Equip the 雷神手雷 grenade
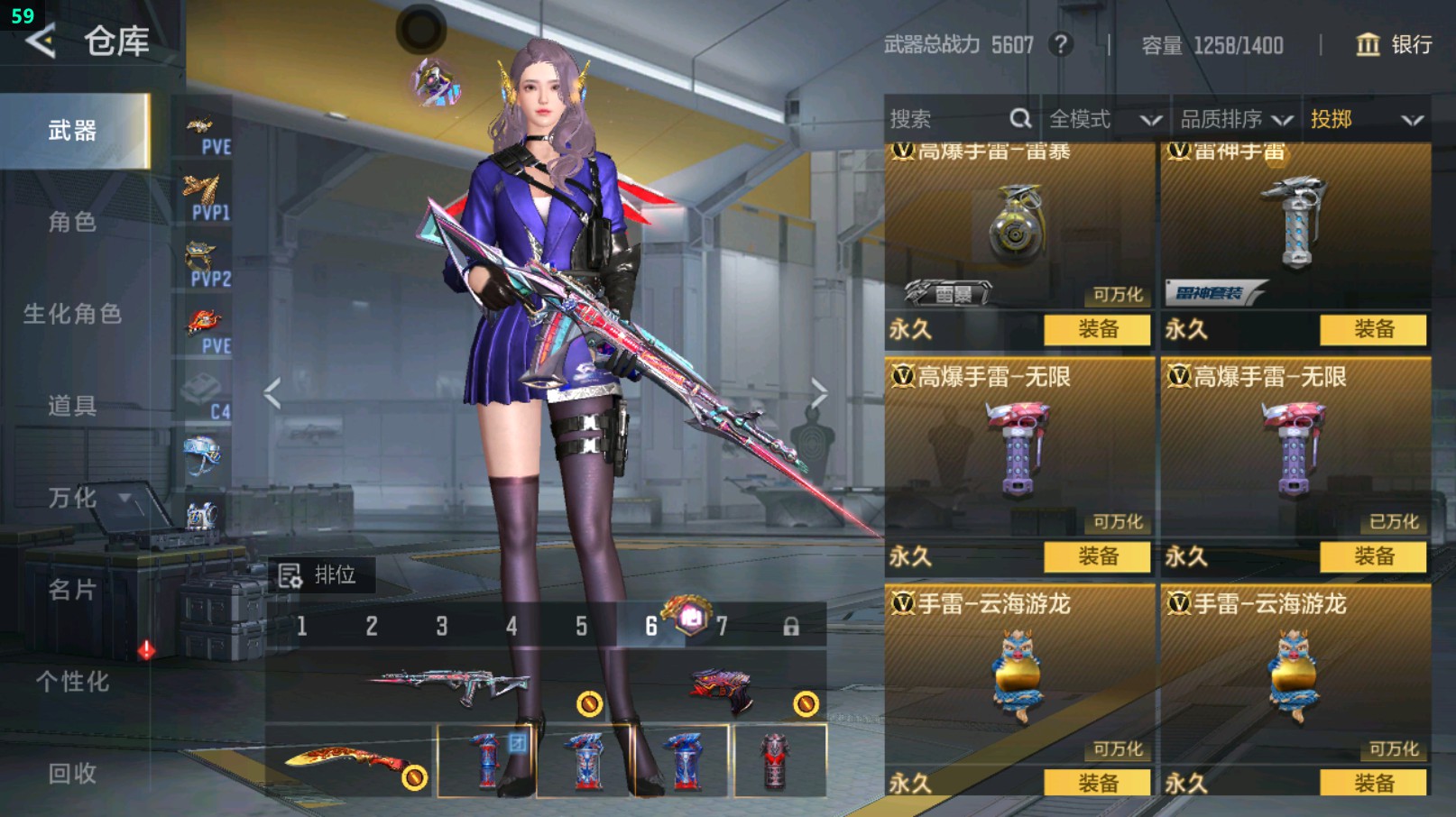Screen dimensions: 1456x817 1373,329
